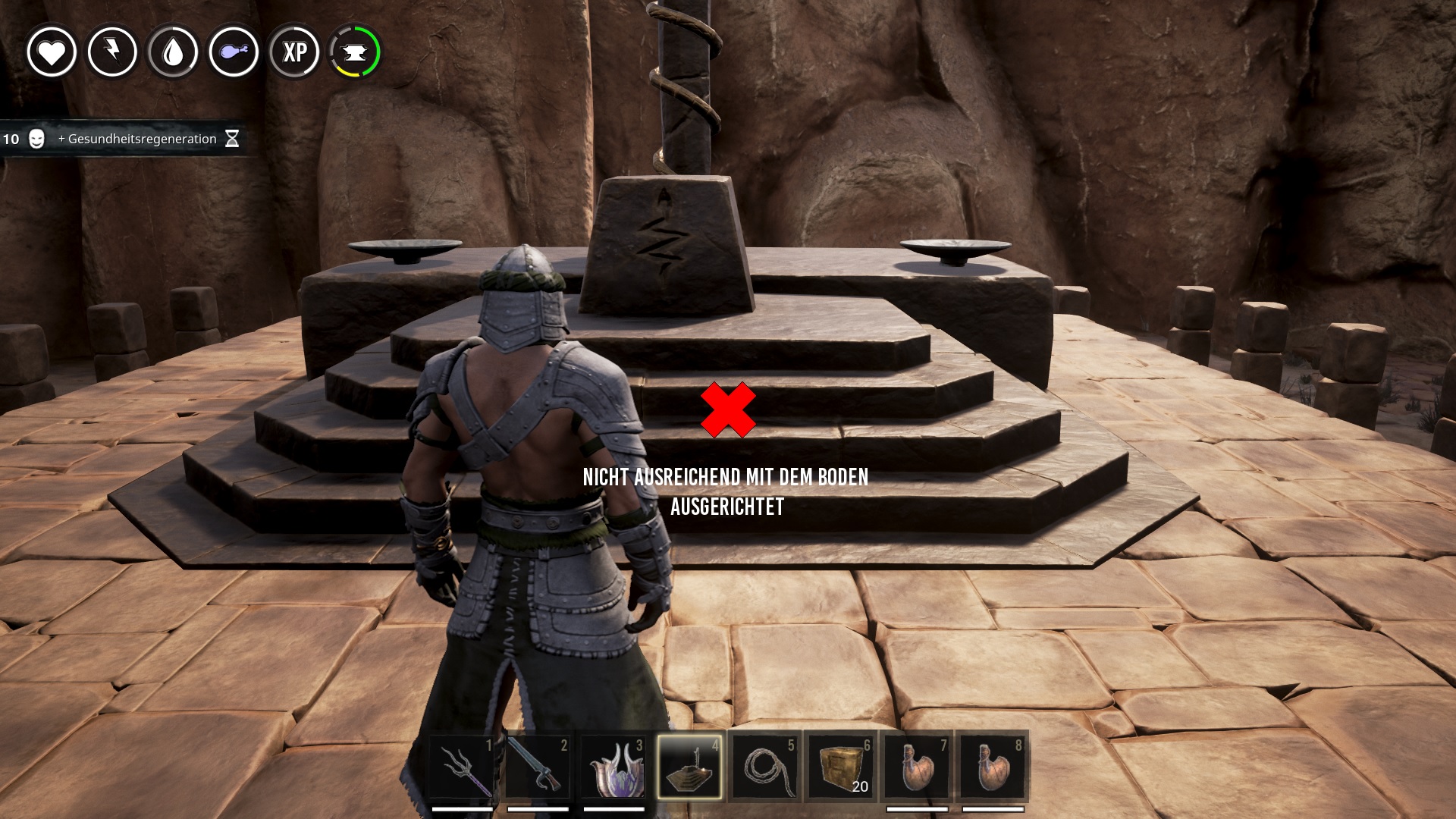
Task: Use the waterskin in hotbar slot 8
Action: (993, 767)
